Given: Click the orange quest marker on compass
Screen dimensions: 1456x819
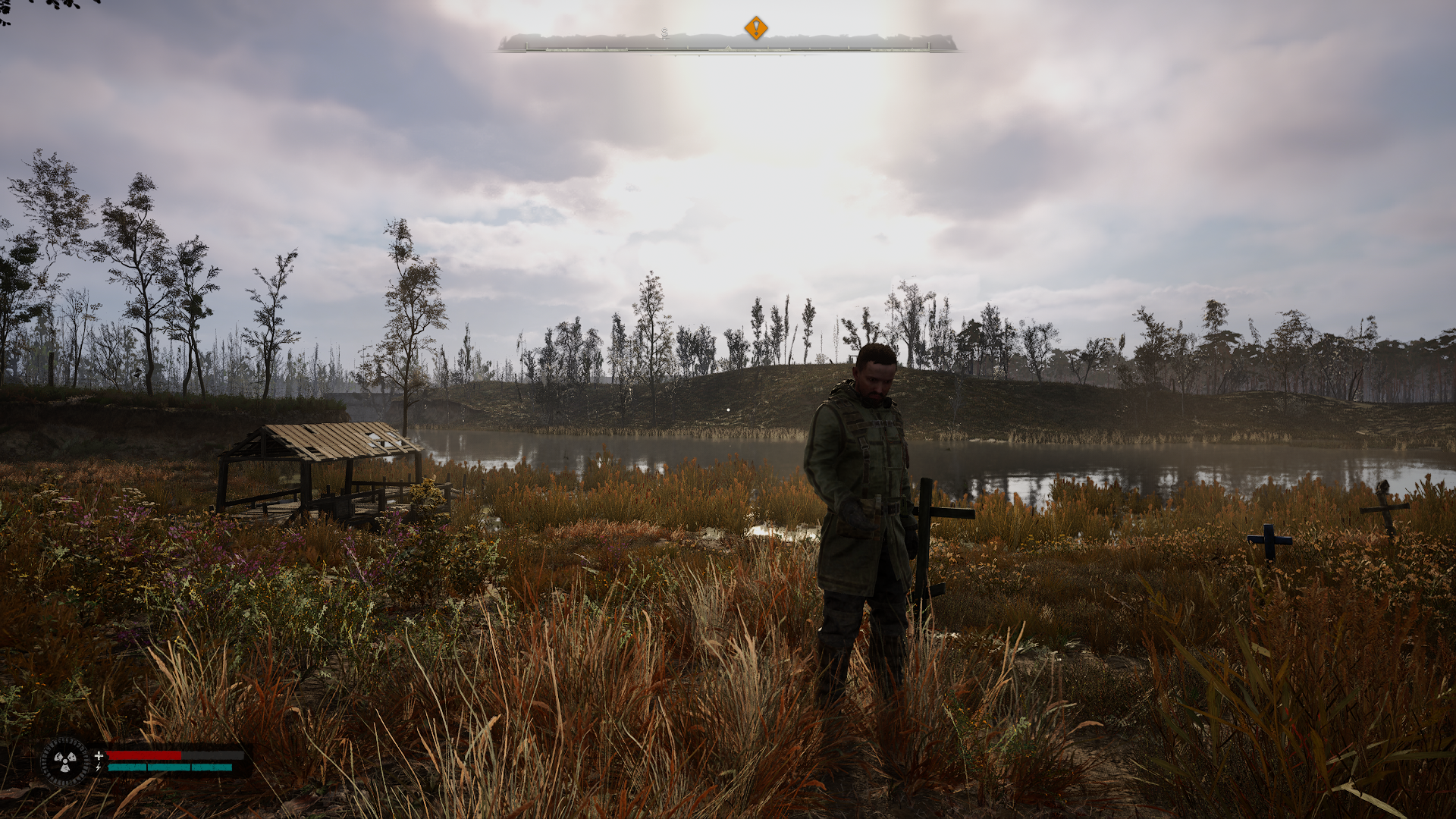Looking at the screenshot, I should pyautogui.click(x=755, y=28).
